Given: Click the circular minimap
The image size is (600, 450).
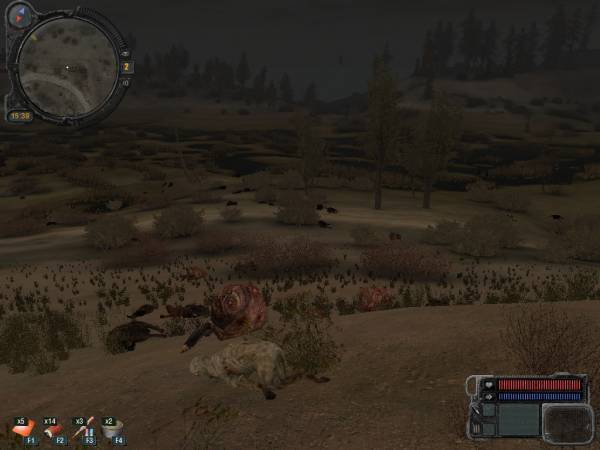Looking at the screenshot, I should coord(67,68).
